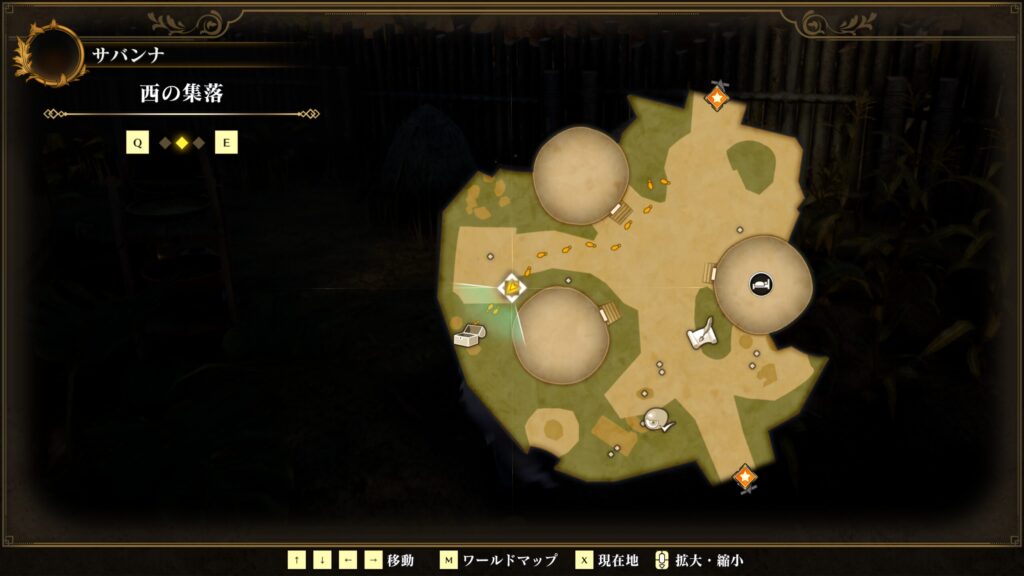Choose the orange star marker at the southern exit

click(x=744, y=477)
